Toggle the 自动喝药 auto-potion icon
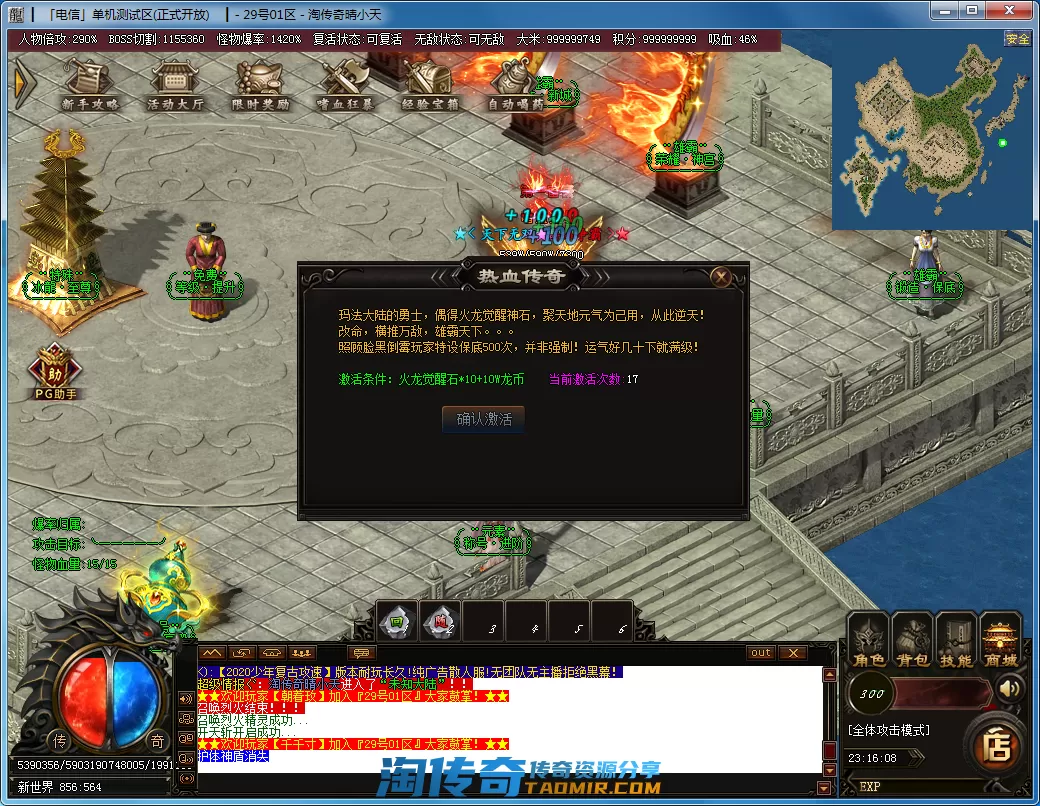1040x806 pixels. tap(516, 85)
